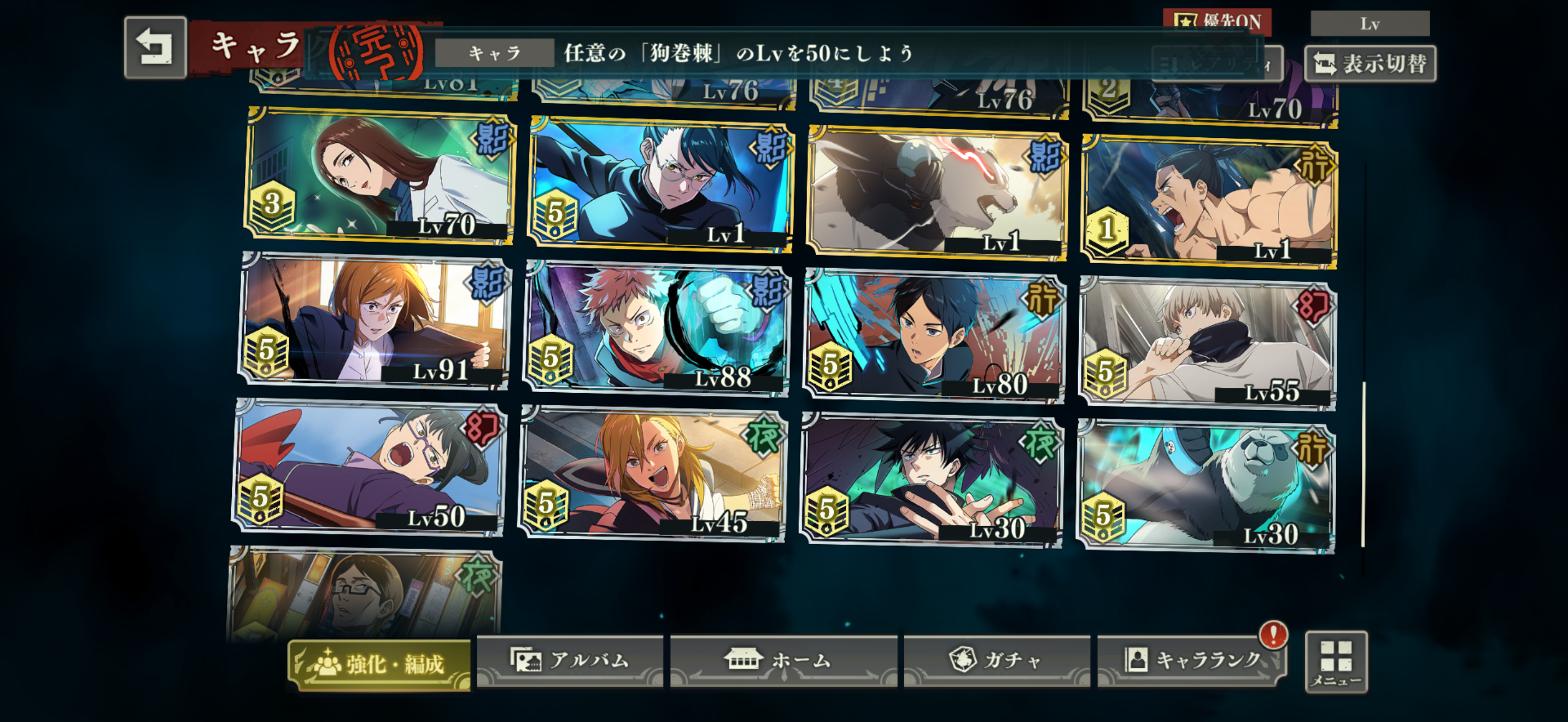Image resolution: width=1568 pixels, height=722 pixels.
Task: Open the アルバム album tab
Action: click(x=569, y=661)
